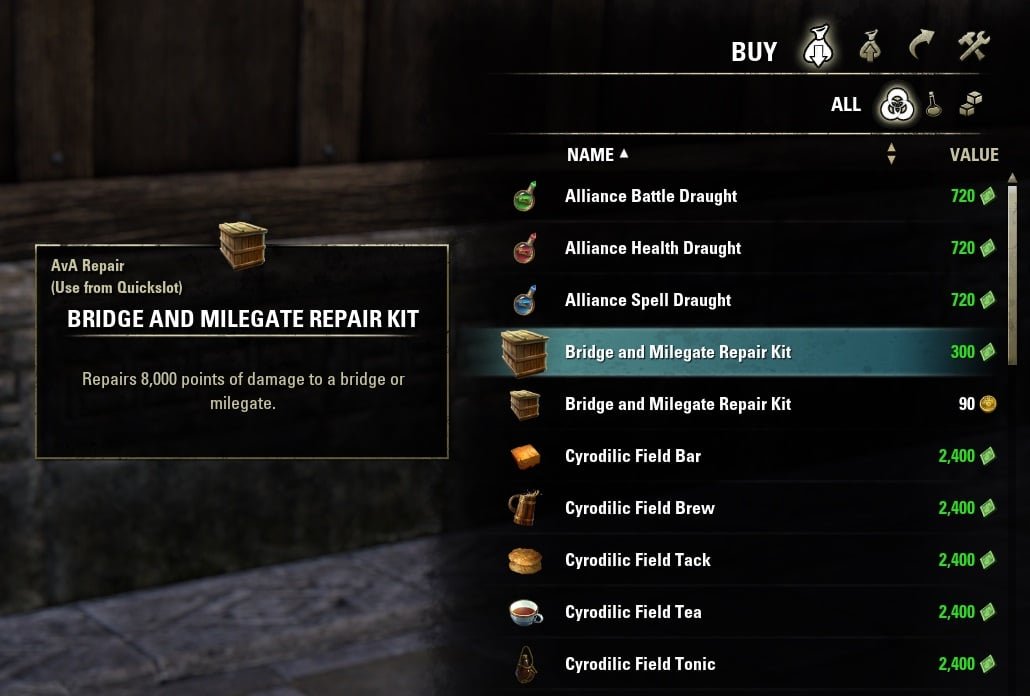Select Alliance Battle Draught

coord(651,196)
